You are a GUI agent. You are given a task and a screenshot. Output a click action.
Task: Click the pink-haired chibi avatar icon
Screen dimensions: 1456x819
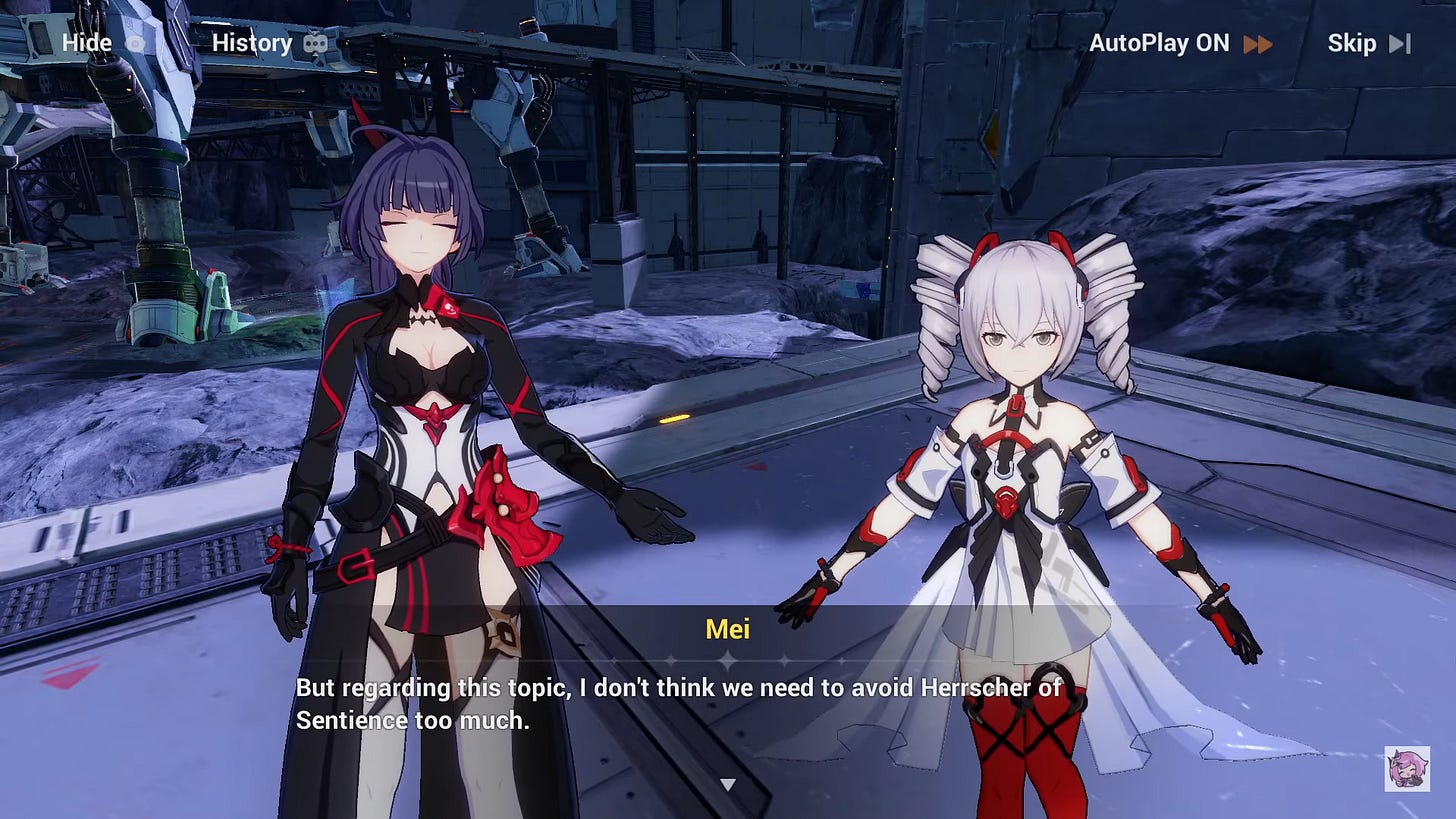click(x=1405, y=768)
